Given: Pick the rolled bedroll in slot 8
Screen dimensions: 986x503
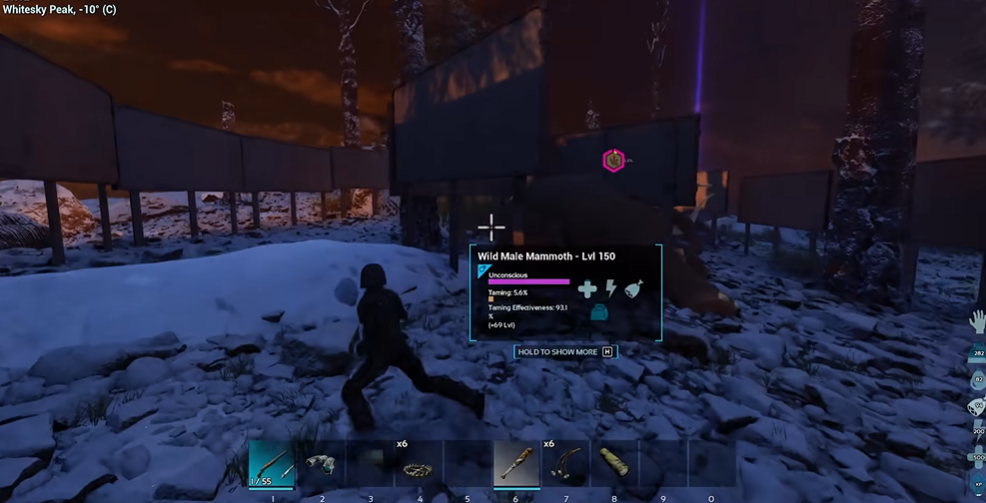Looking at the screenshot, I should tap(614, 464).
